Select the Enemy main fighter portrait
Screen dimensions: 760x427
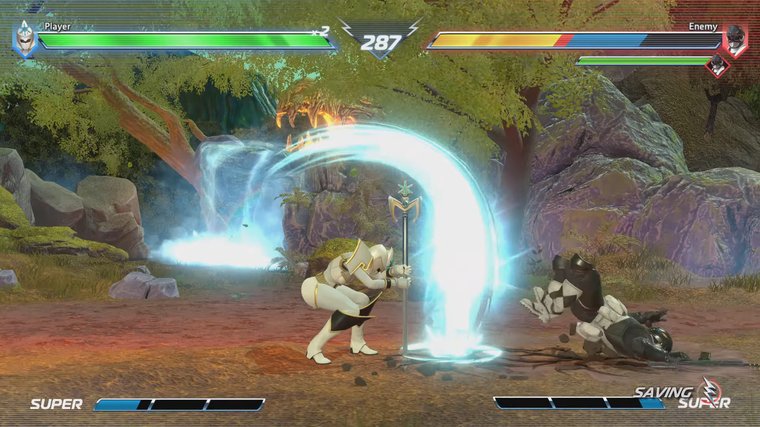(x=735, y=40)
